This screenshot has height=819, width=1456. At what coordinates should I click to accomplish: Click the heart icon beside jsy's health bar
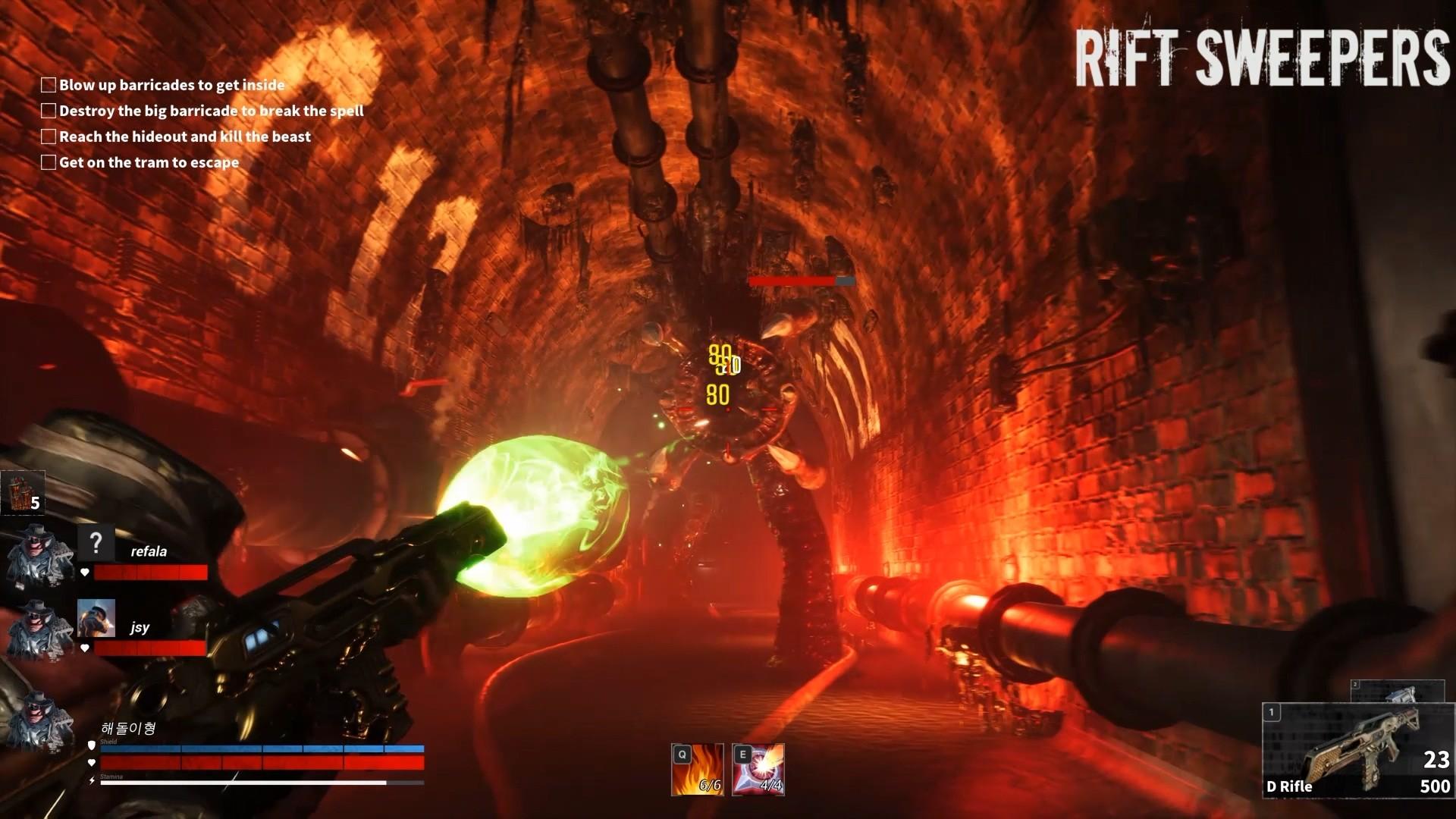coord(86,648)
